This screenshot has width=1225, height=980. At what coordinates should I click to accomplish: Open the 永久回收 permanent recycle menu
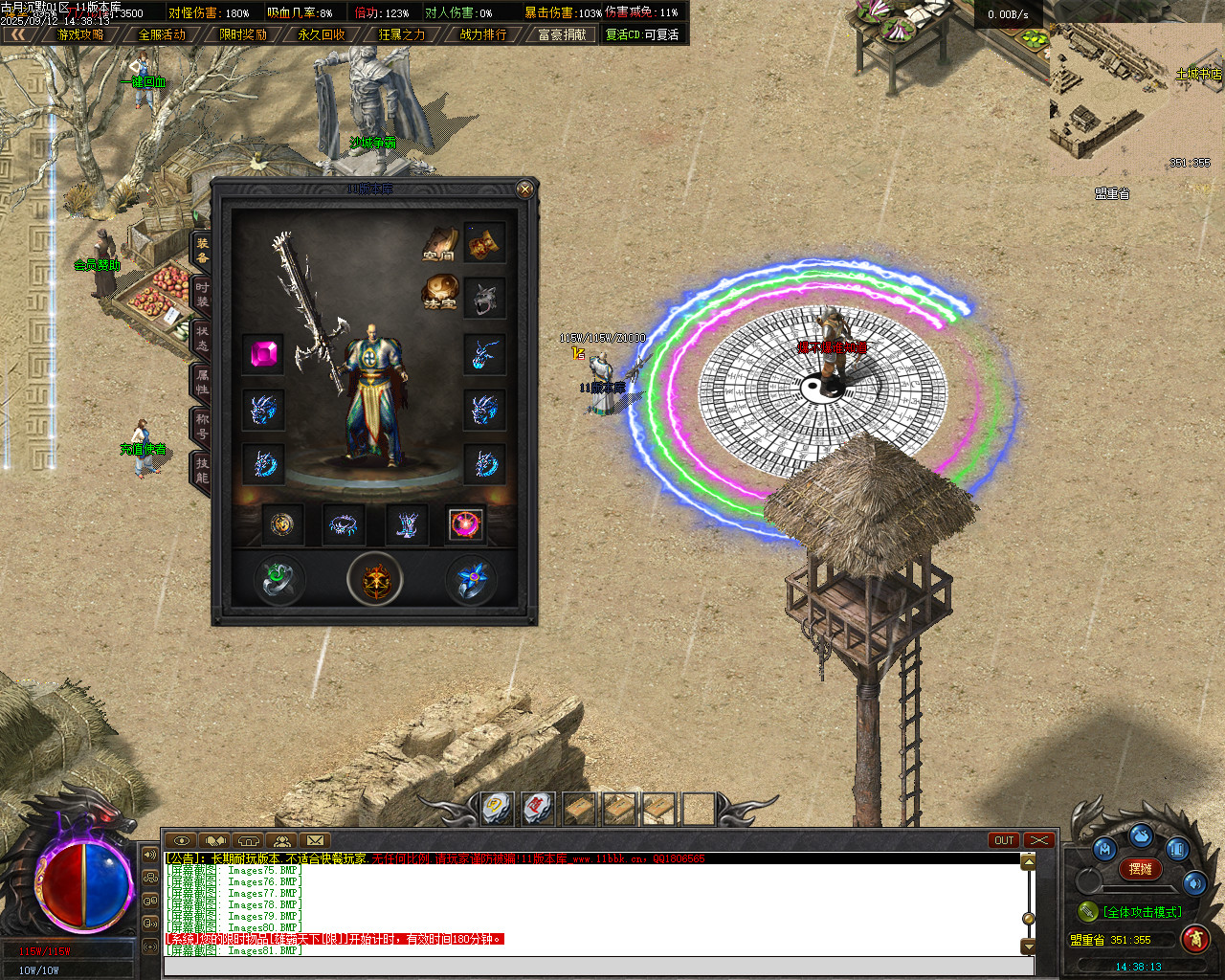322,34
